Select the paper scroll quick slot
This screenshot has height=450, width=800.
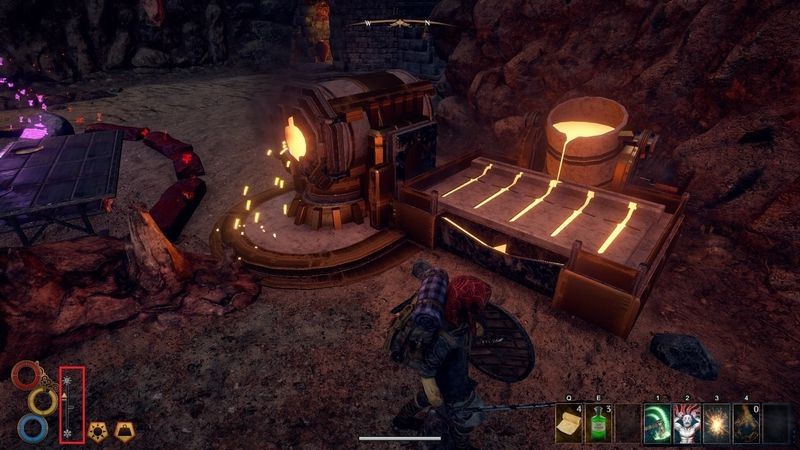pos(569,423)
